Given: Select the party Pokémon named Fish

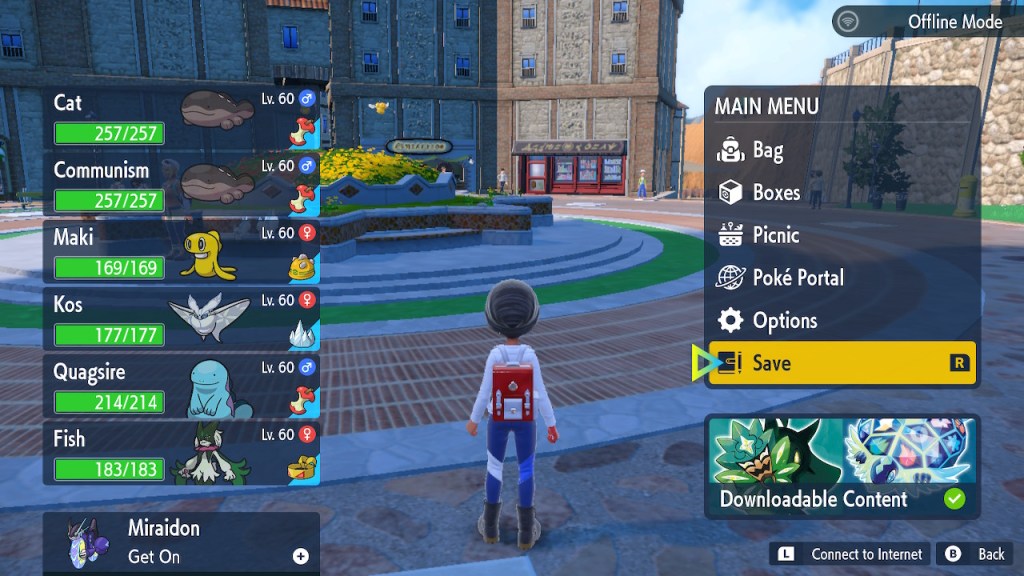Looking at the screenshot, I should [x=181, y=452].
